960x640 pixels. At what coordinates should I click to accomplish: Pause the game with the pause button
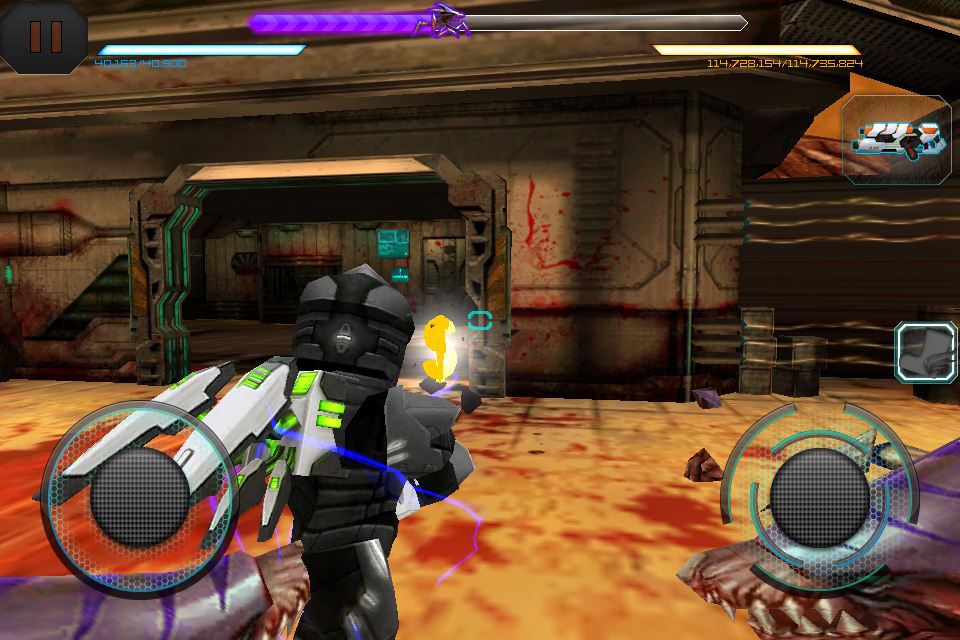tap(44, 36)
